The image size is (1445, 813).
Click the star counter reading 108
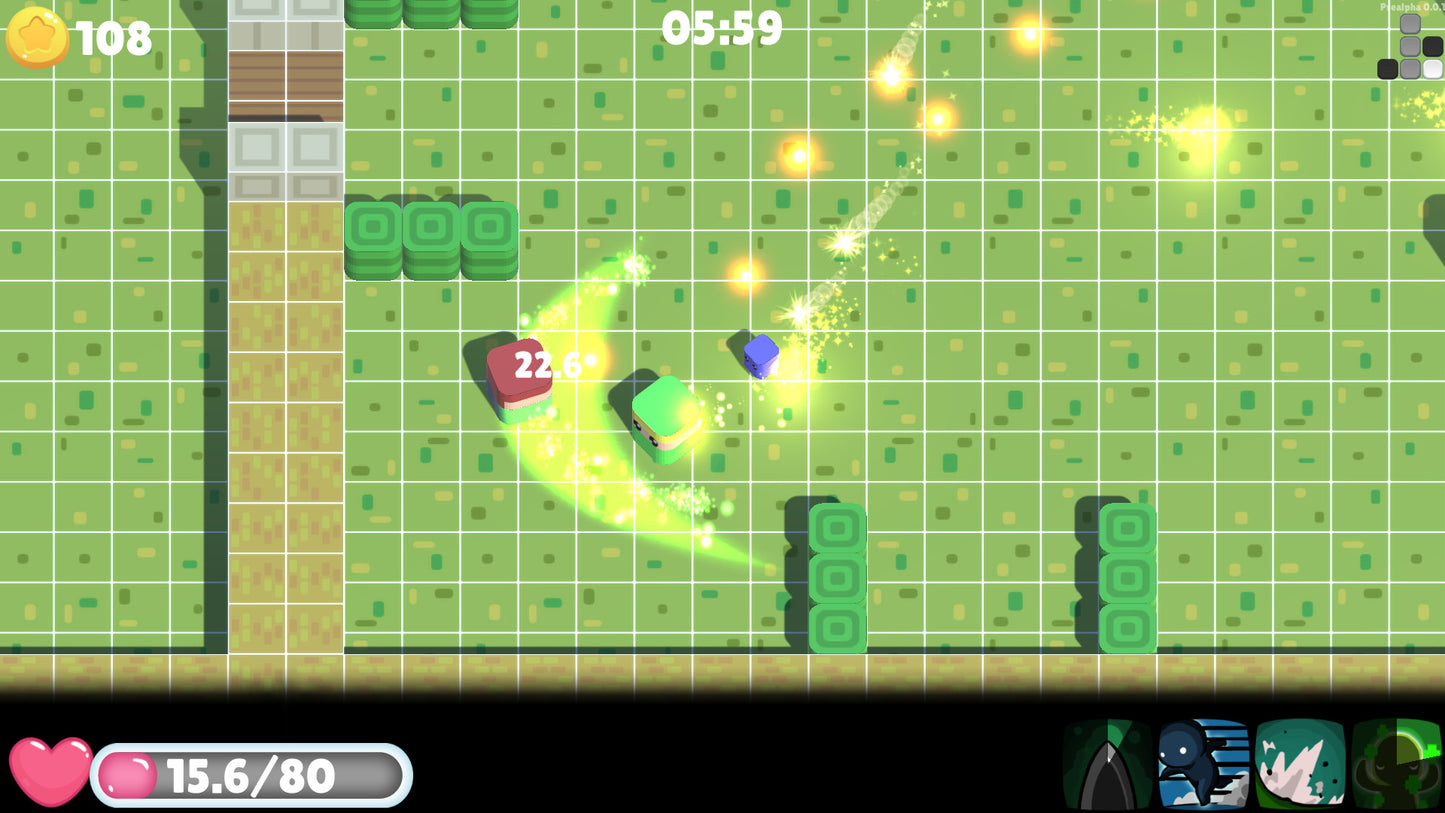point(114,40)
